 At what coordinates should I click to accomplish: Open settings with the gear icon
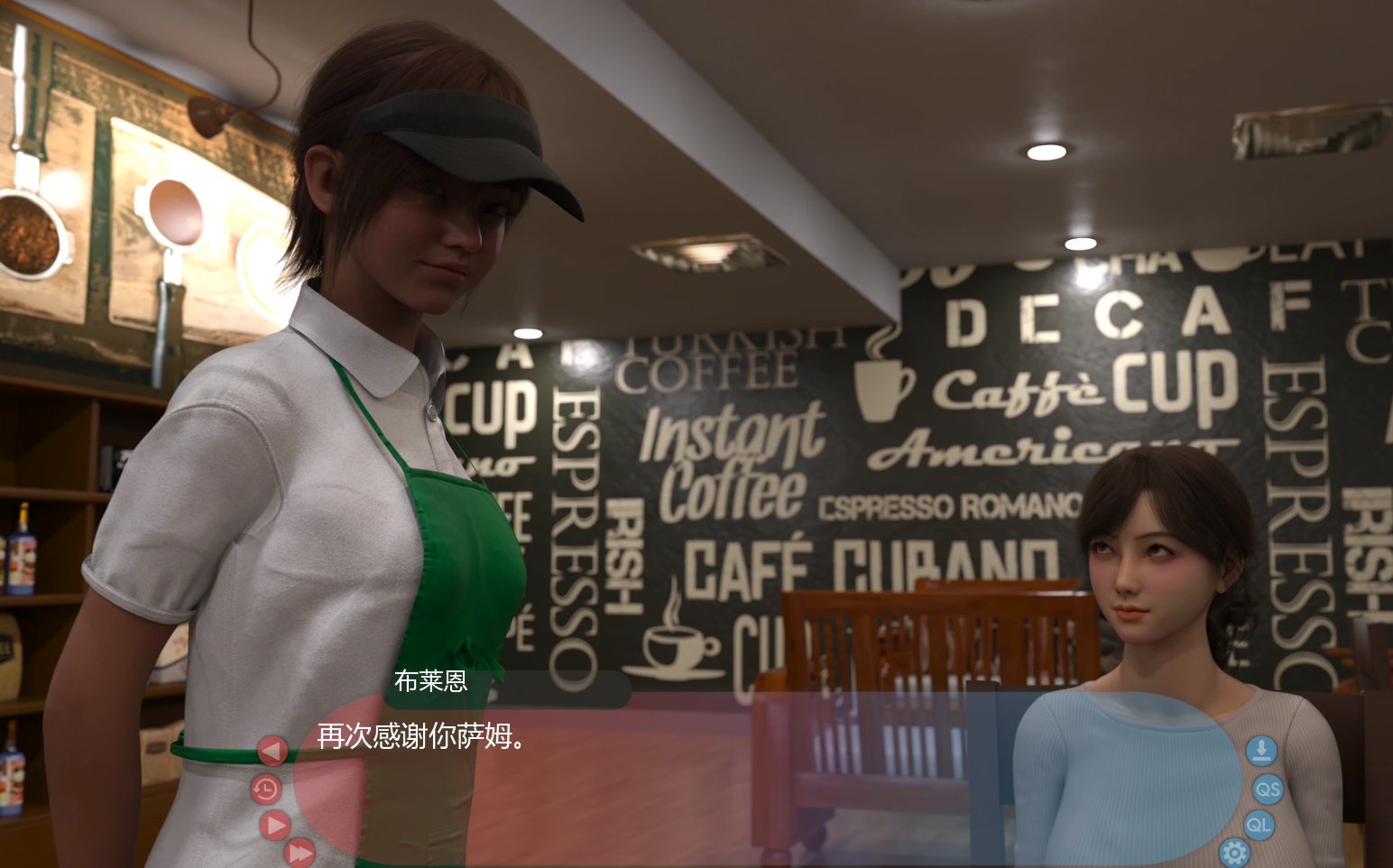[x=1234, y=852]
